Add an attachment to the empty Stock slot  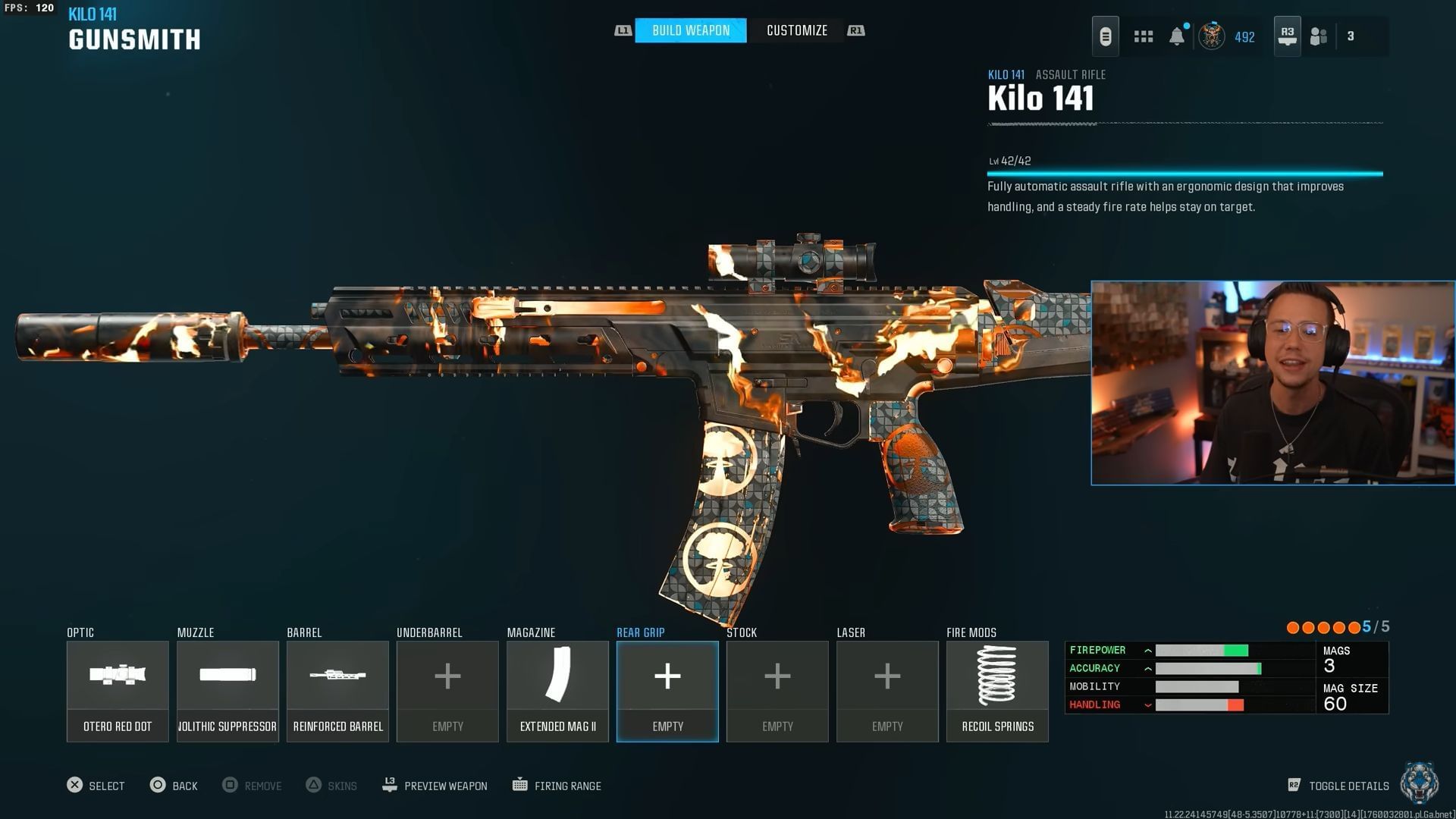click(x=777, y=690)
